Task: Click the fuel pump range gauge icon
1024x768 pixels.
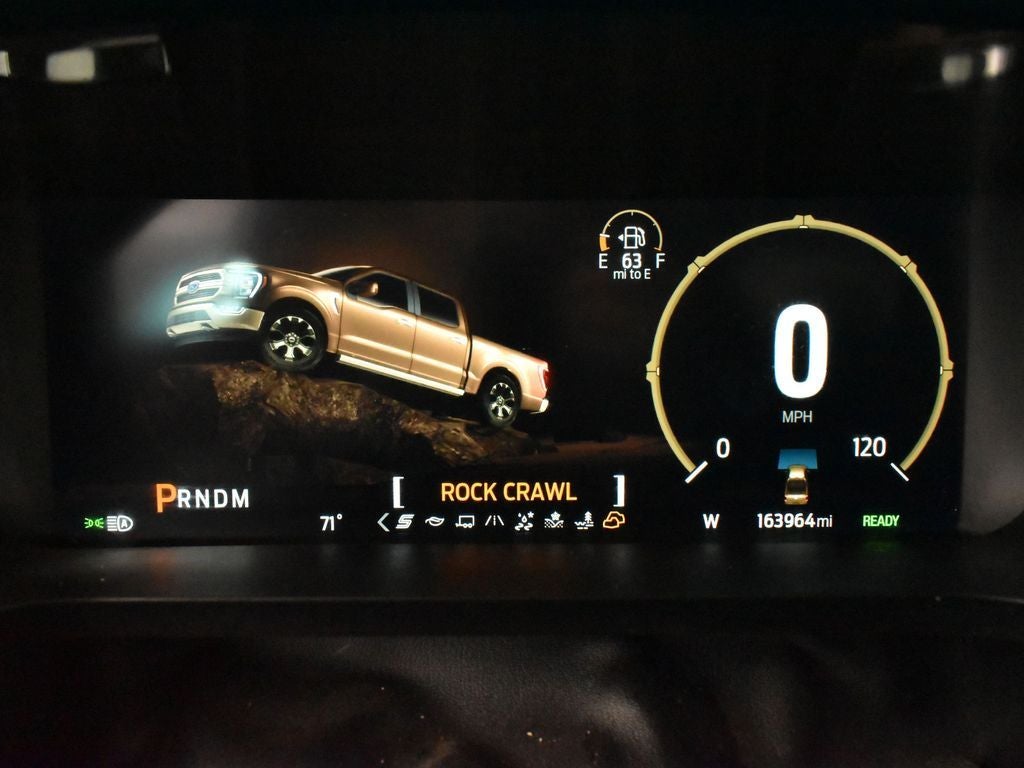Action: (632, 238)
